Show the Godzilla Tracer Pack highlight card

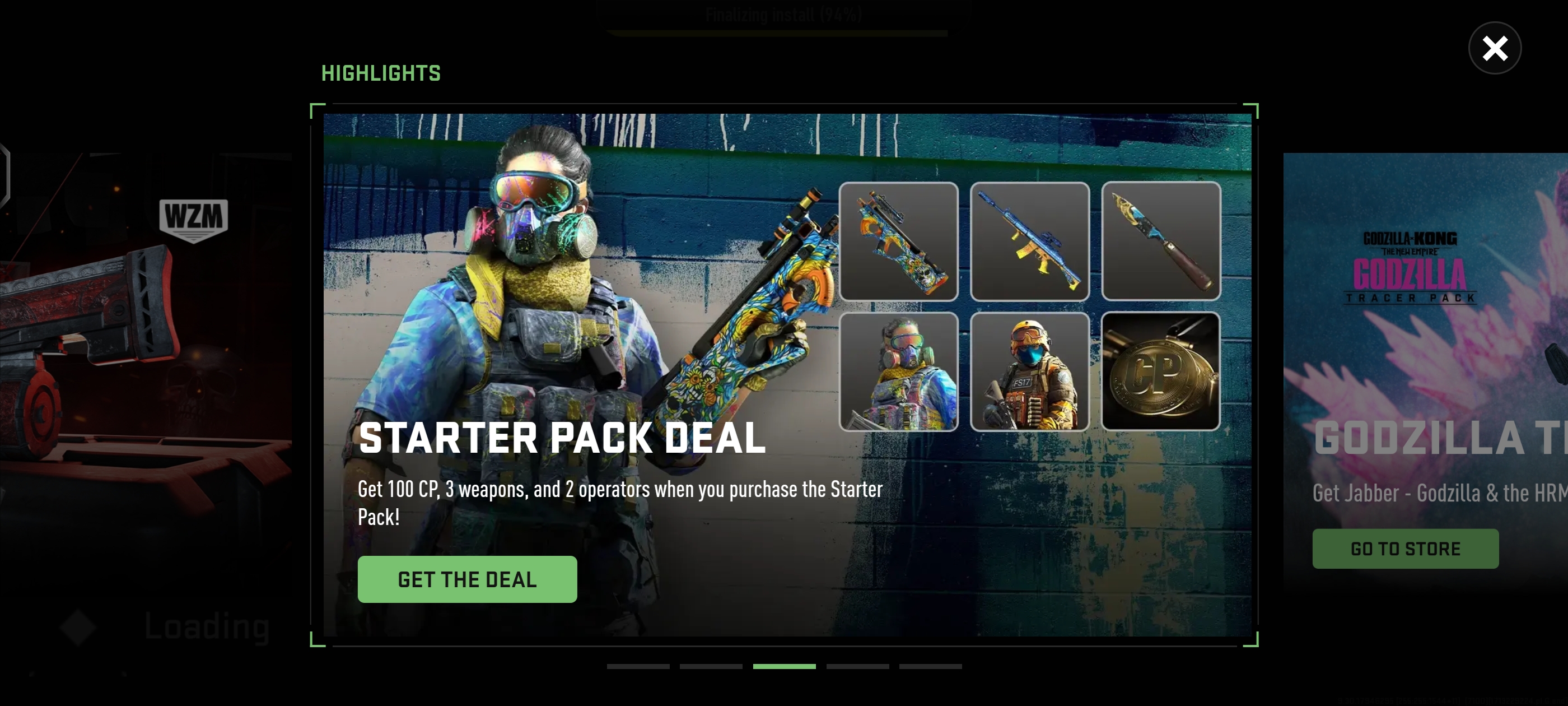pyautogui.click(x=1424, y=365)
